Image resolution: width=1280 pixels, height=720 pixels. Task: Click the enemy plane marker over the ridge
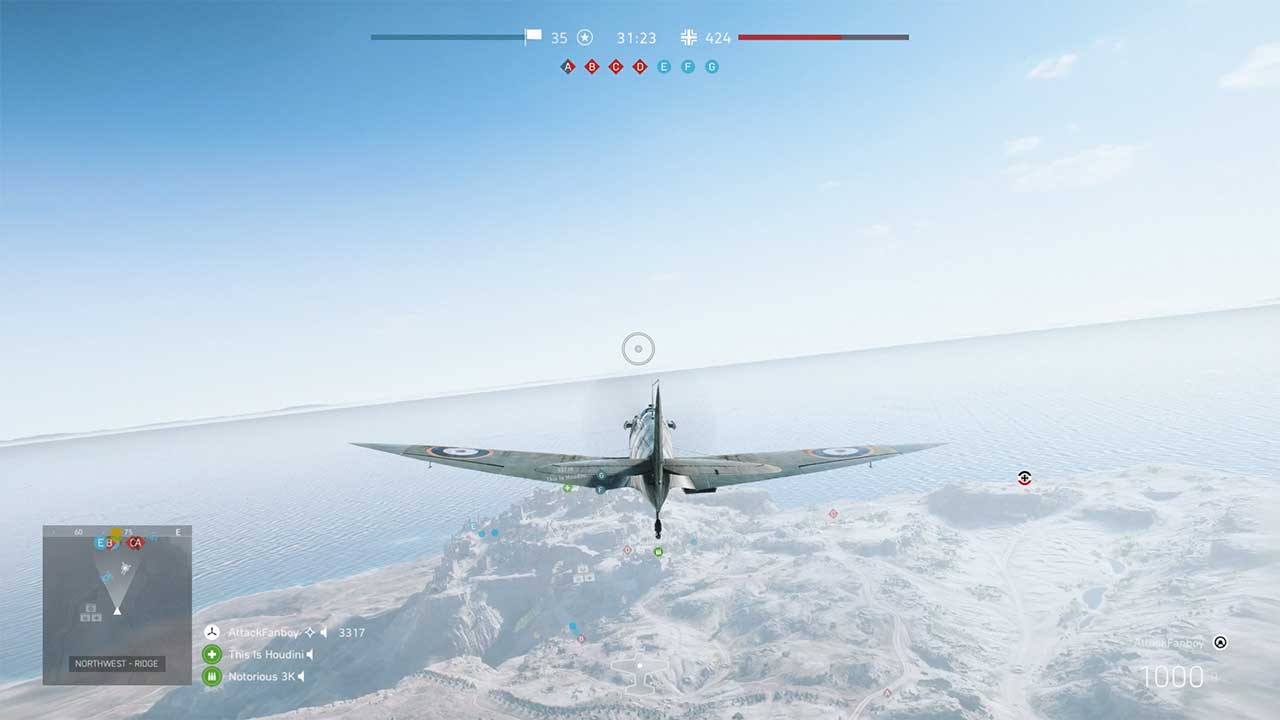pyautogui.click(x=1023, y=478)
